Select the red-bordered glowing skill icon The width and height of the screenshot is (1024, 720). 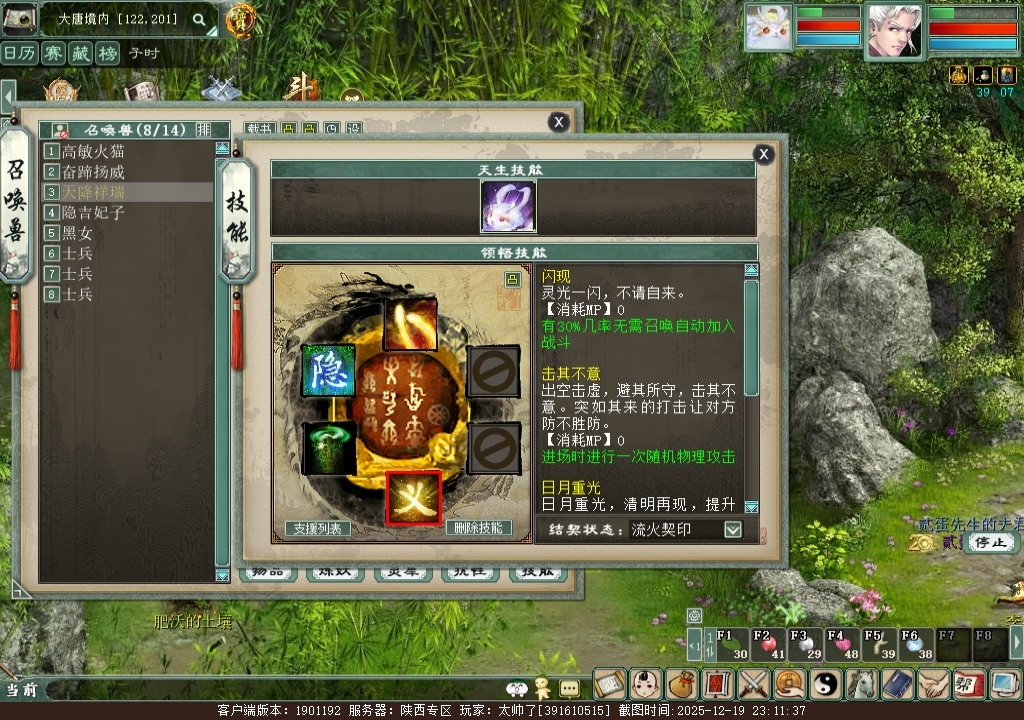[x=414, y=497]
